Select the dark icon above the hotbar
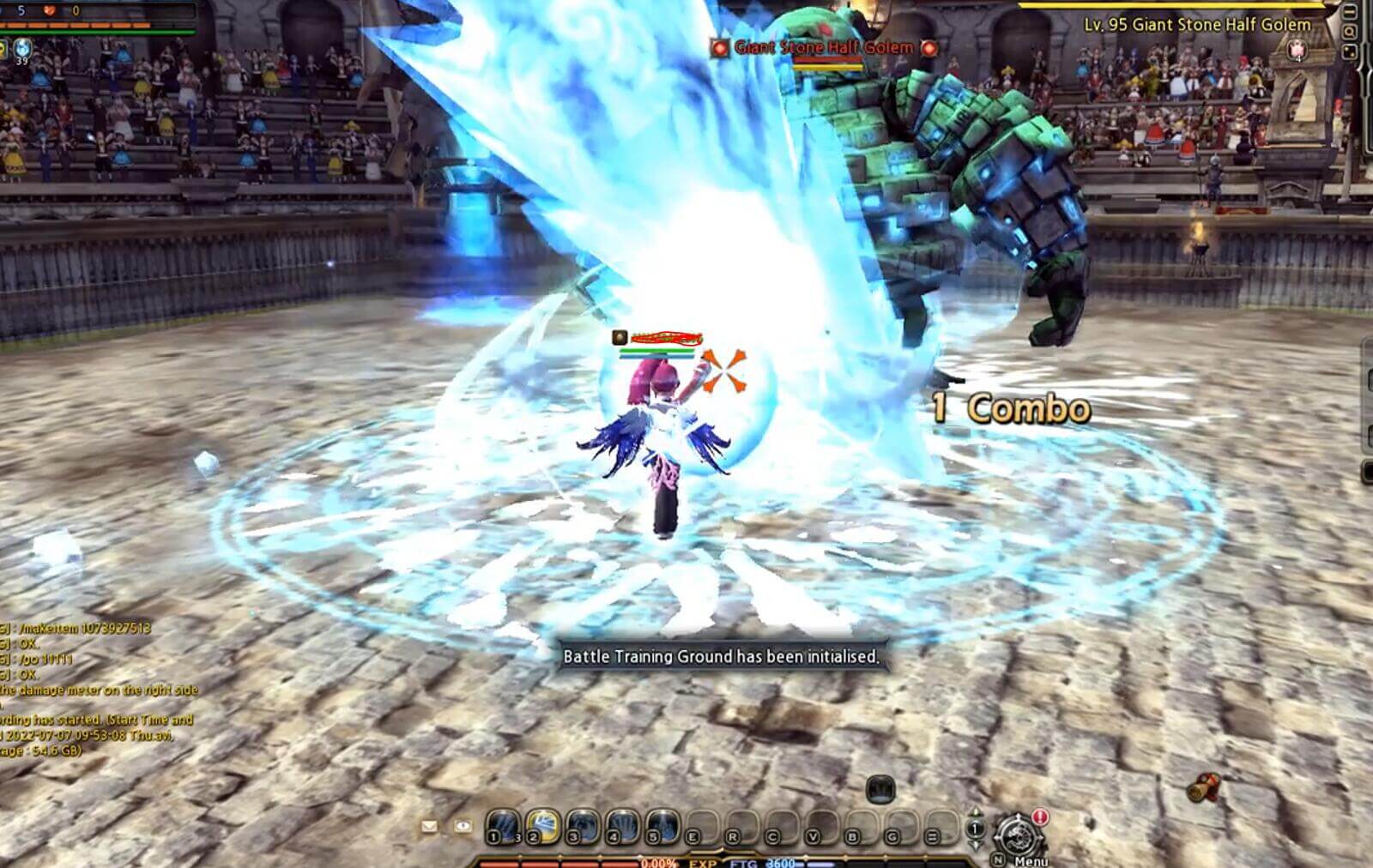The image size is (1373, 868). point(880,788)
